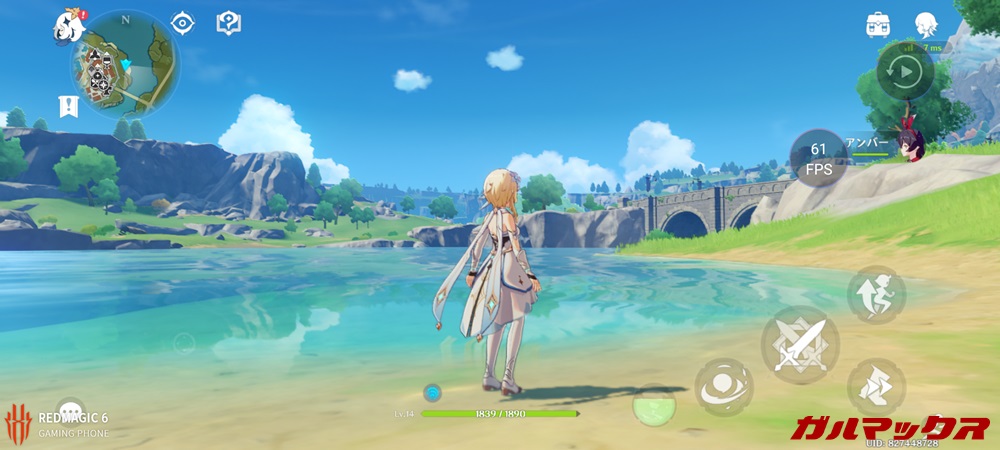Tap the jump button
The width and height of the screenshot is (1000, 450).
pos(876,295)
